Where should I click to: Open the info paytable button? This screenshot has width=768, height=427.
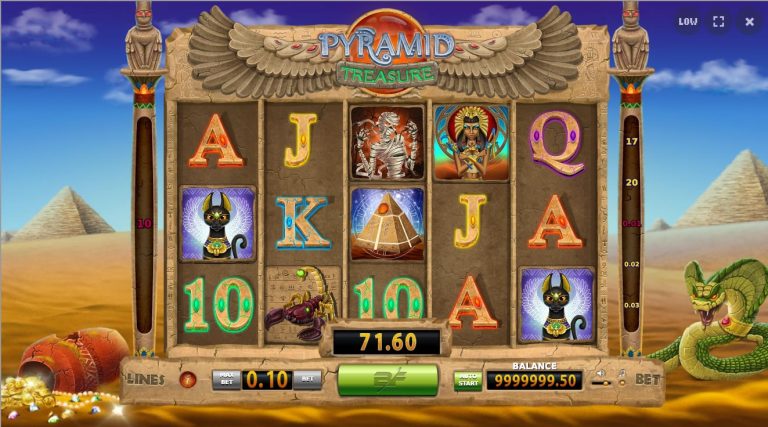[187, 378]
